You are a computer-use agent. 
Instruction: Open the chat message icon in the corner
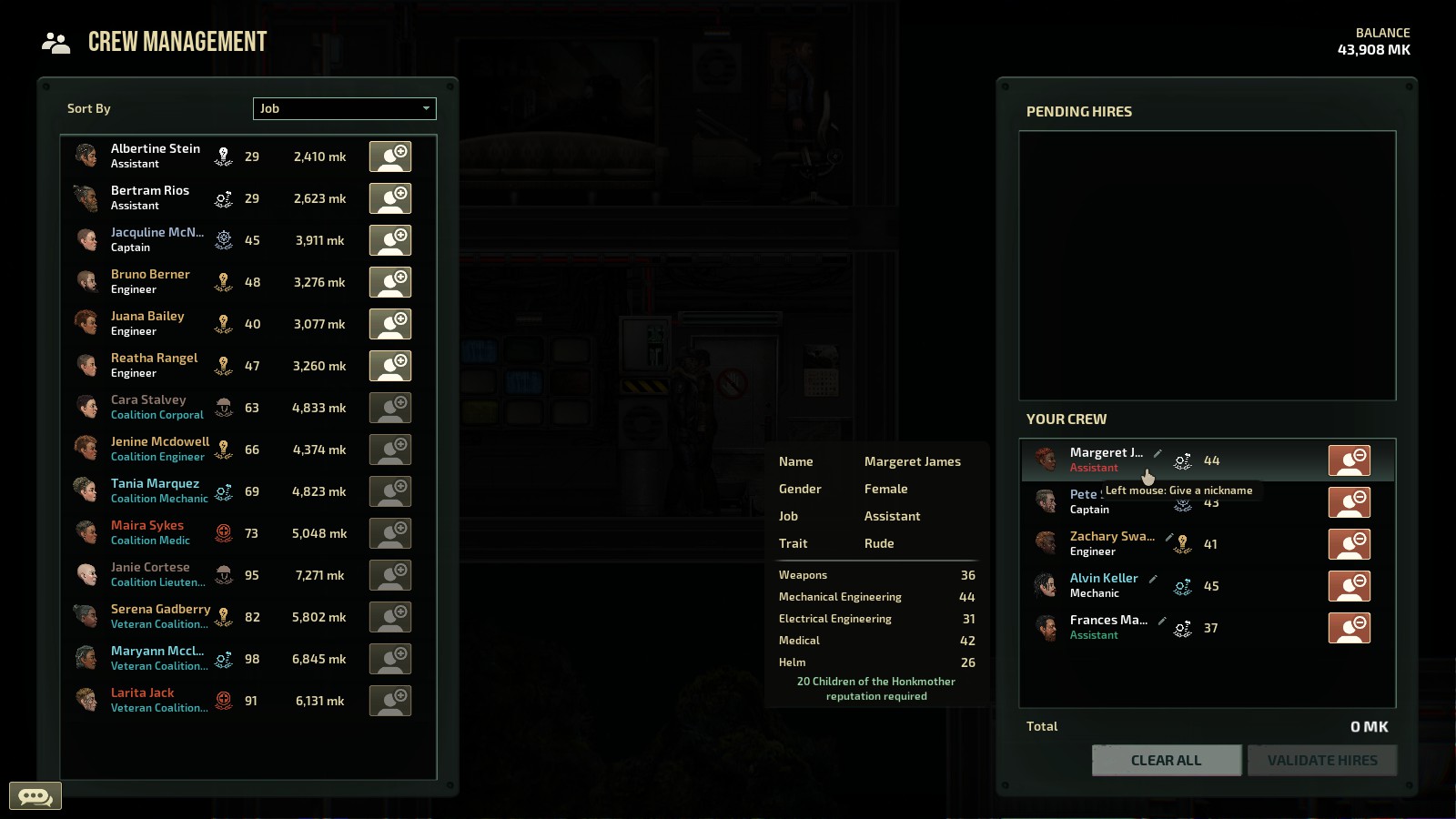click(x=34, y=795)
